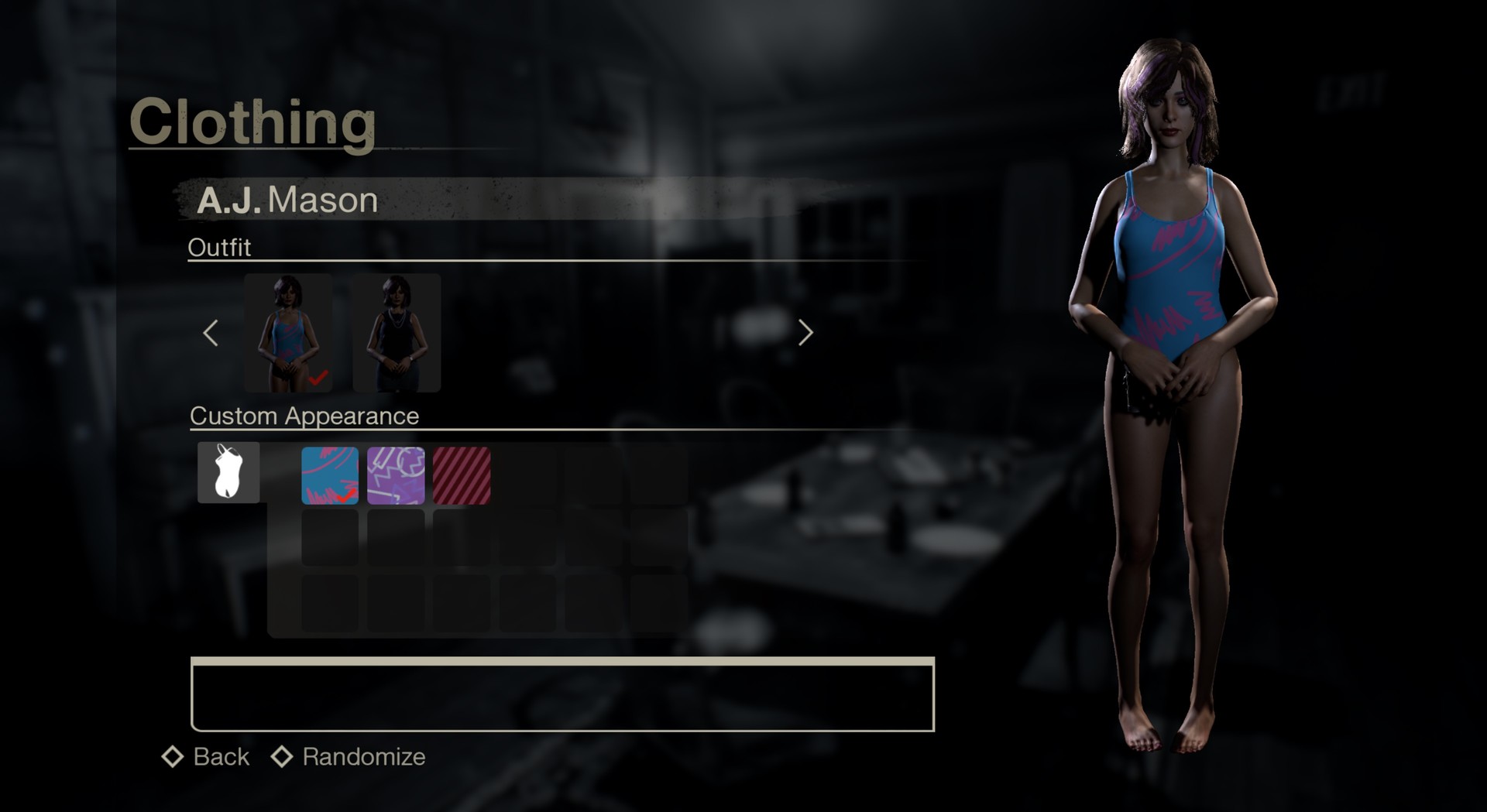Viewport: 1487px width, 812px height.
Task: Select the Back diamond icon
Action: (x=172, y=756)
